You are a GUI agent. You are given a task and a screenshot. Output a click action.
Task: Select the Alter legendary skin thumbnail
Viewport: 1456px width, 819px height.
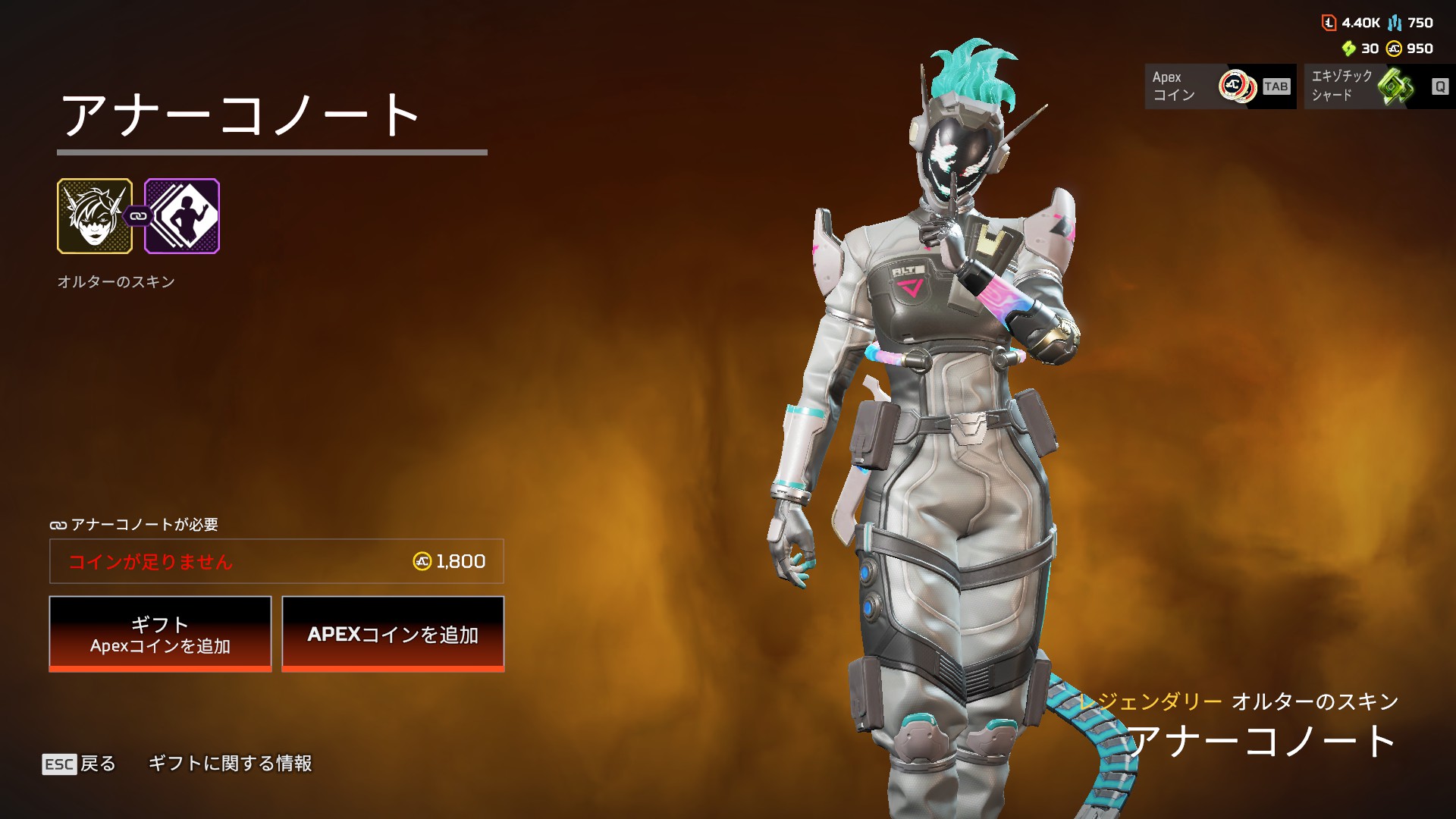click(x=95, y=216)
